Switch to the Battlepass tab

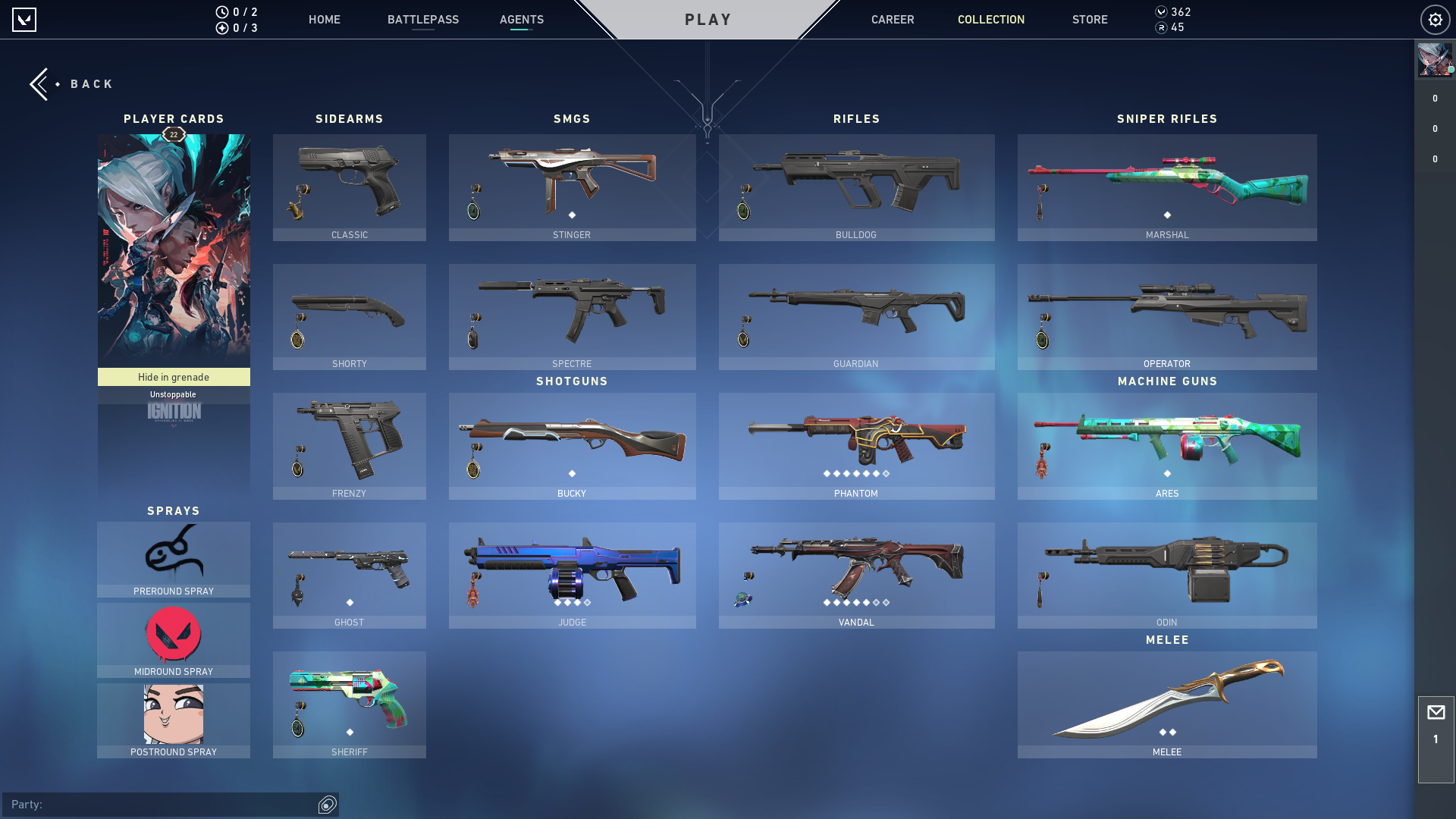[x=422, y=20]
